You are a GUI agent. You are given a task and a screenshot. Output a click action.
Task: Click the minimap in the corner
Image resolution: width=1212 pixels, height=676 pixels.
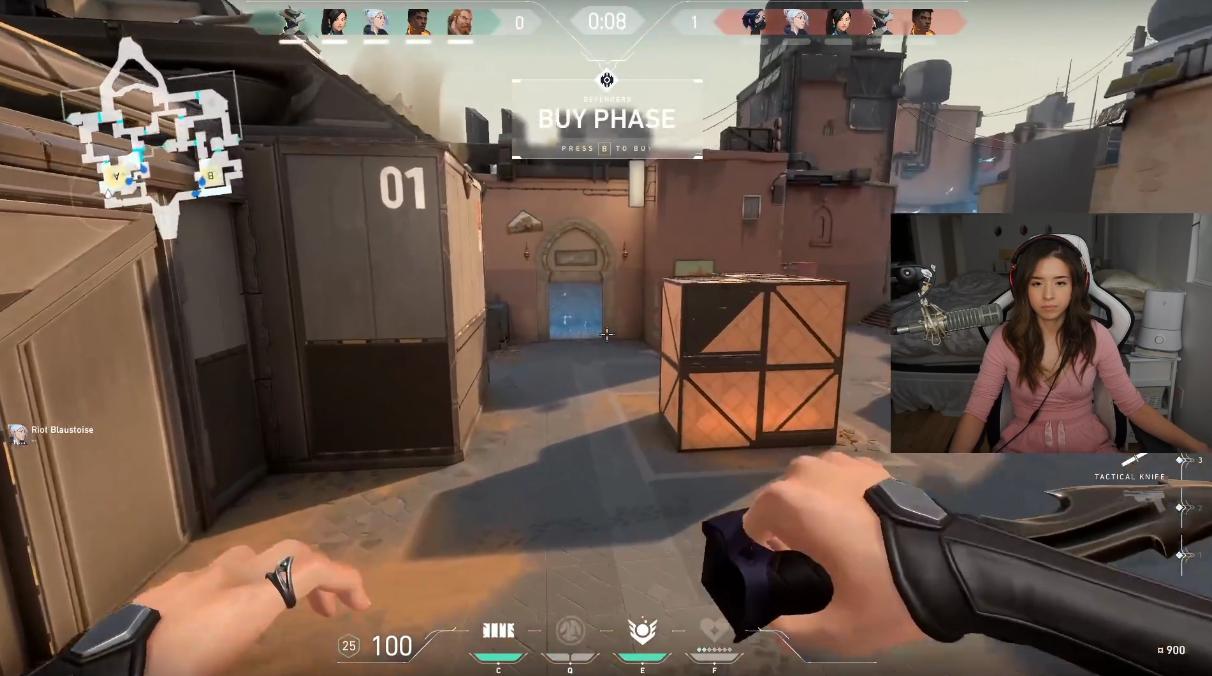coord(152,135)
